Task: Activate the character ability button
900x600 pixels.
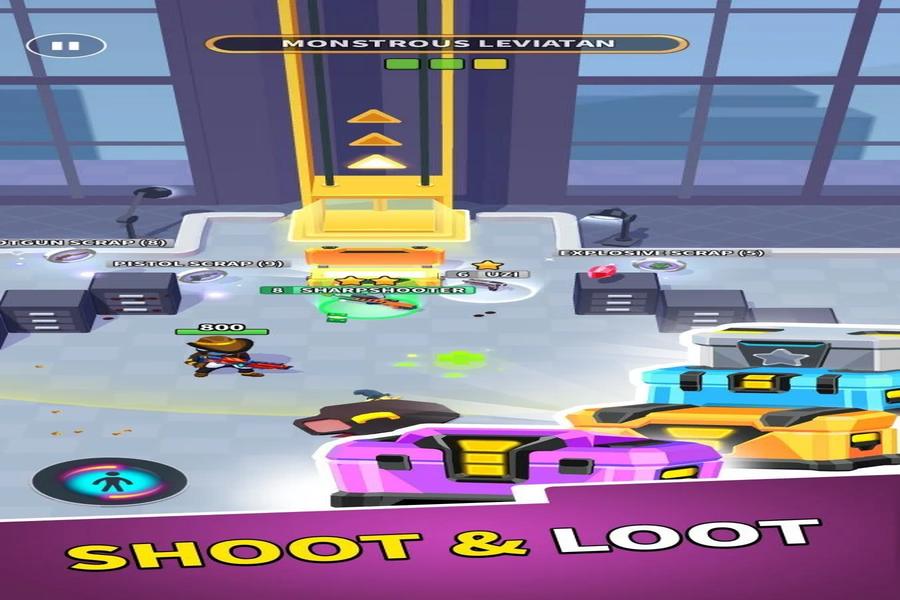Action: [x=110, y=481]
